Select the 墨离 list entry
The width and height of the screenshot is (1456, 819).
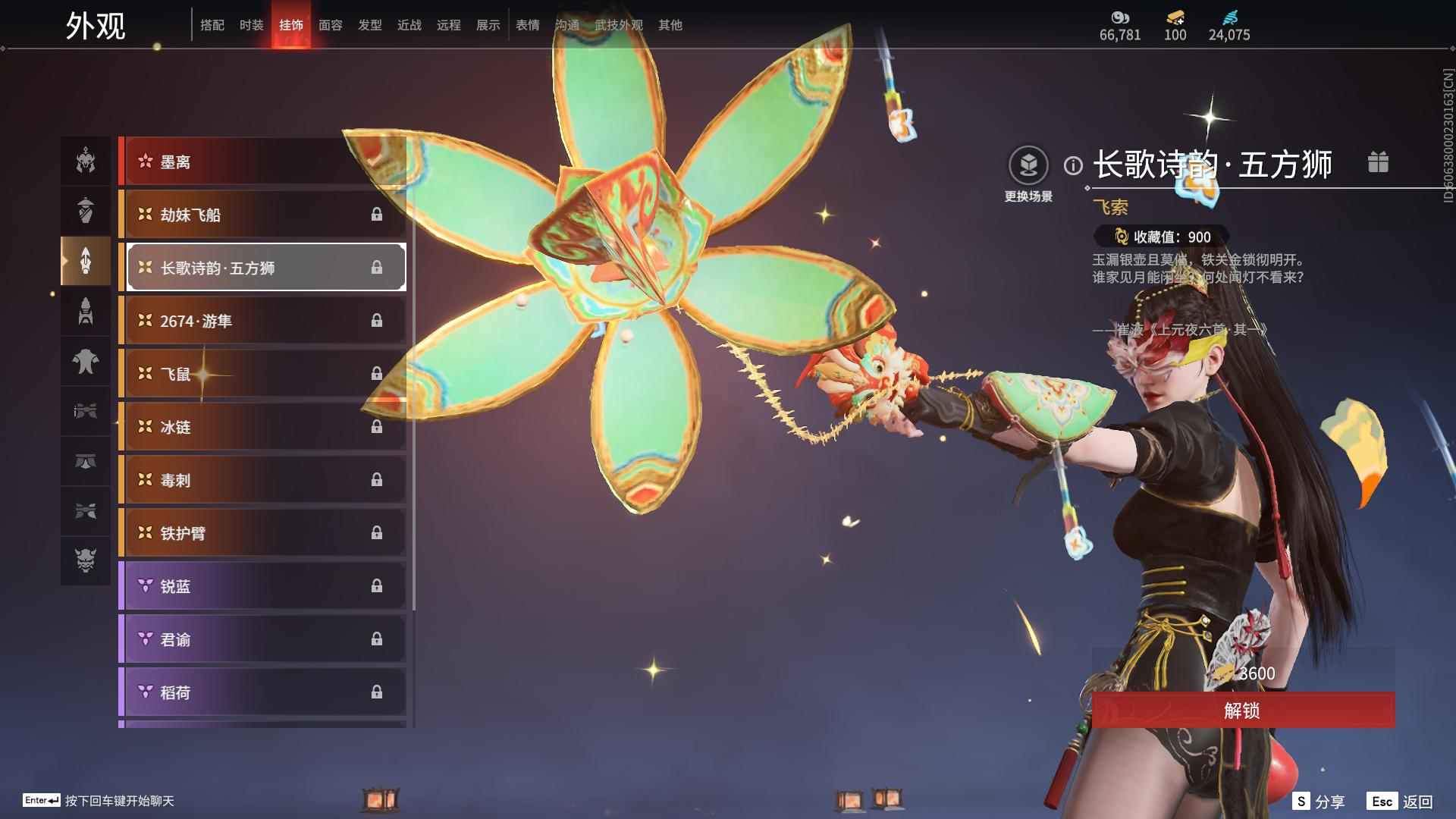click(262, 162)
